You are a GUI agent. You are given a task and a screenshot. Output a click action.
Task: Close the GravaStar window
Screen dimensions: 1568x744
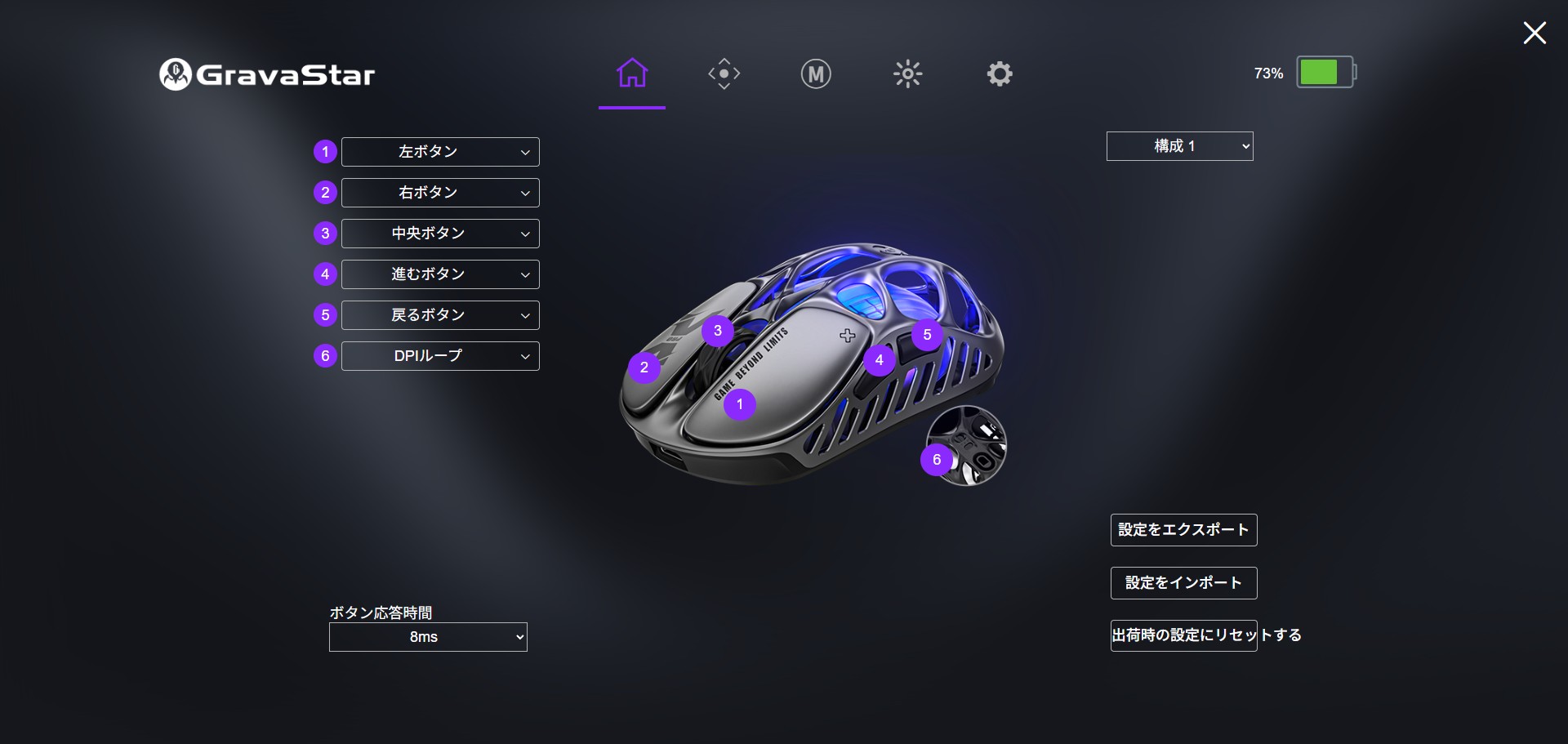click(1535, 33)
